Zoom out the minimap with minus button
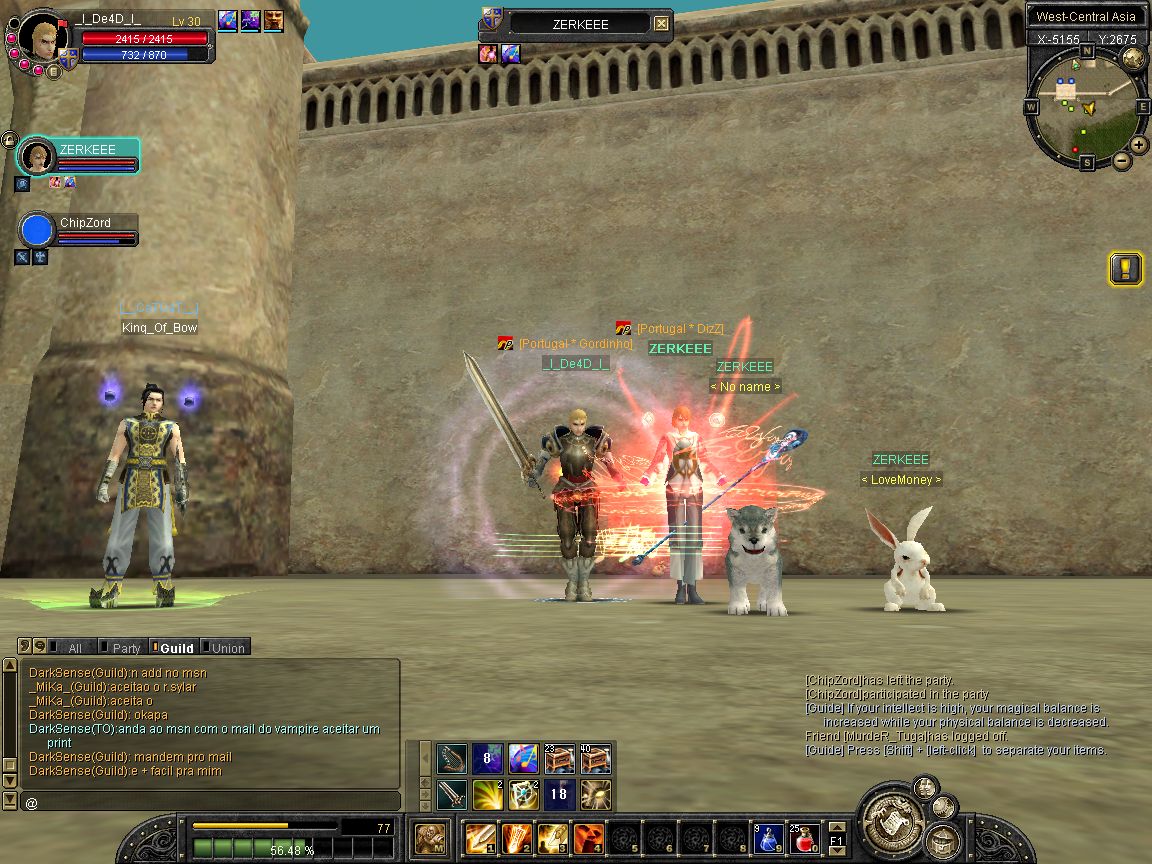 tap(1122, 160)
